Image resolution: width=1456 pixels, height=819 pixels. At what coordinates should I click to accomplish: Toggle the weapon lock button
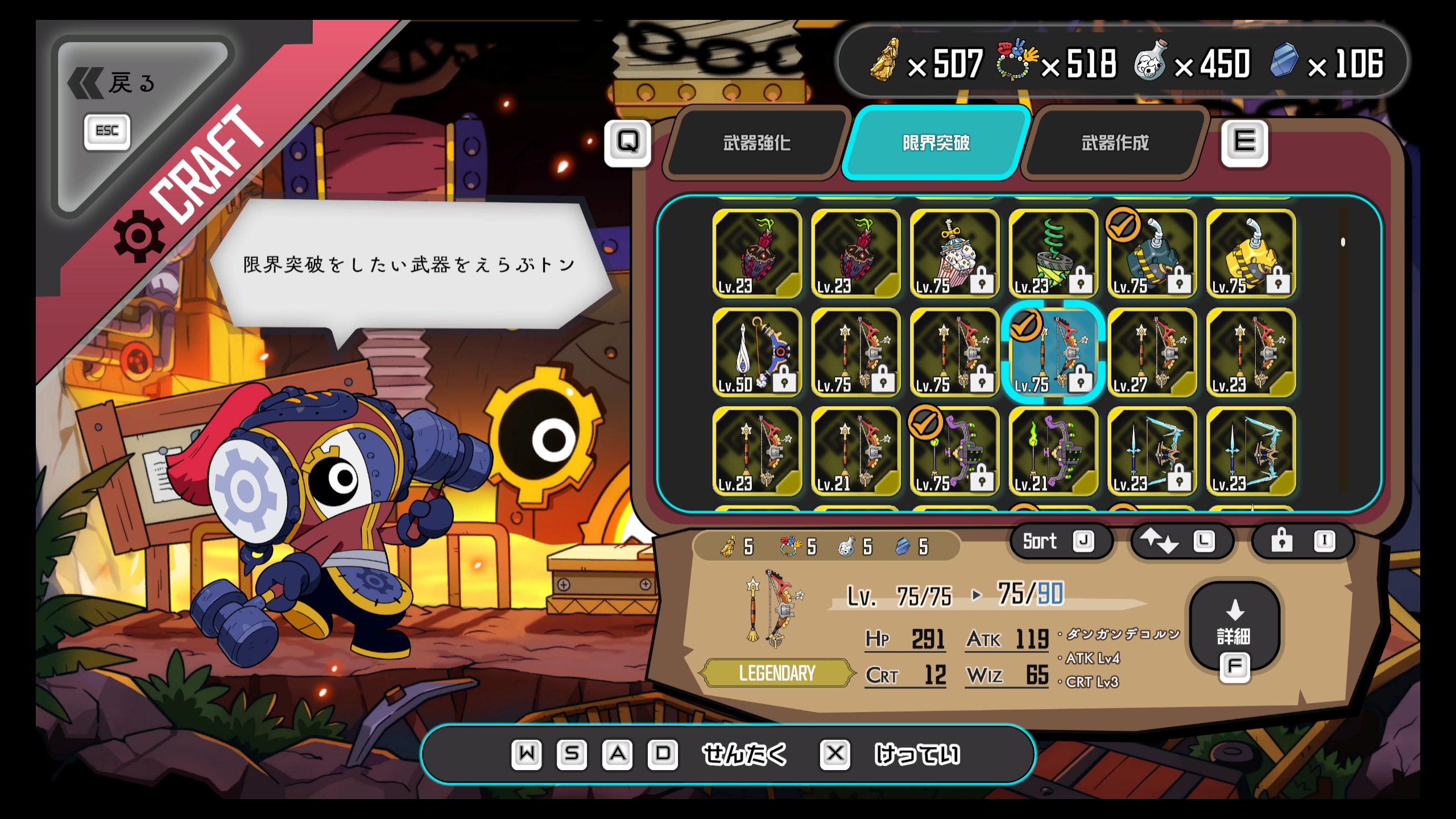tap(1302, 541)
